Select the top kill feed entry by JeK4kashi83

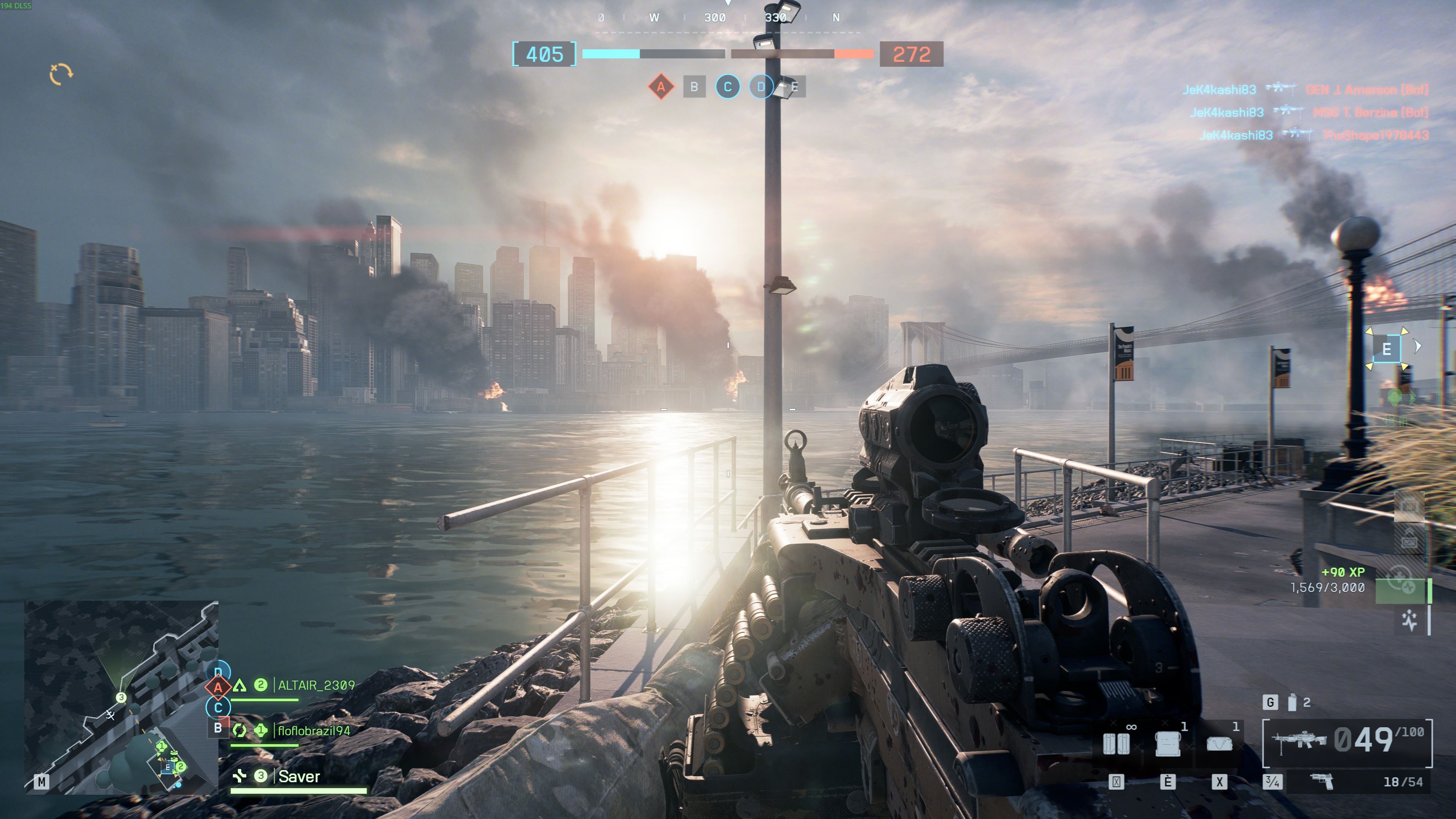tap(1305, 89)
